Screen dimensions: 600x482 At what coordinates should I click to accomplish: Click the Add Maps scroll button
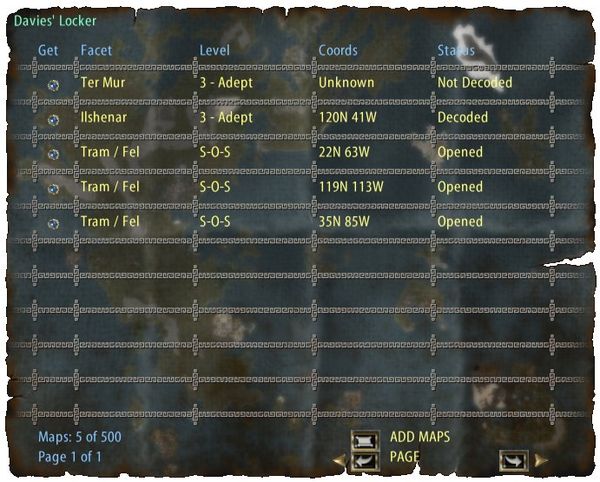point(364,438)
